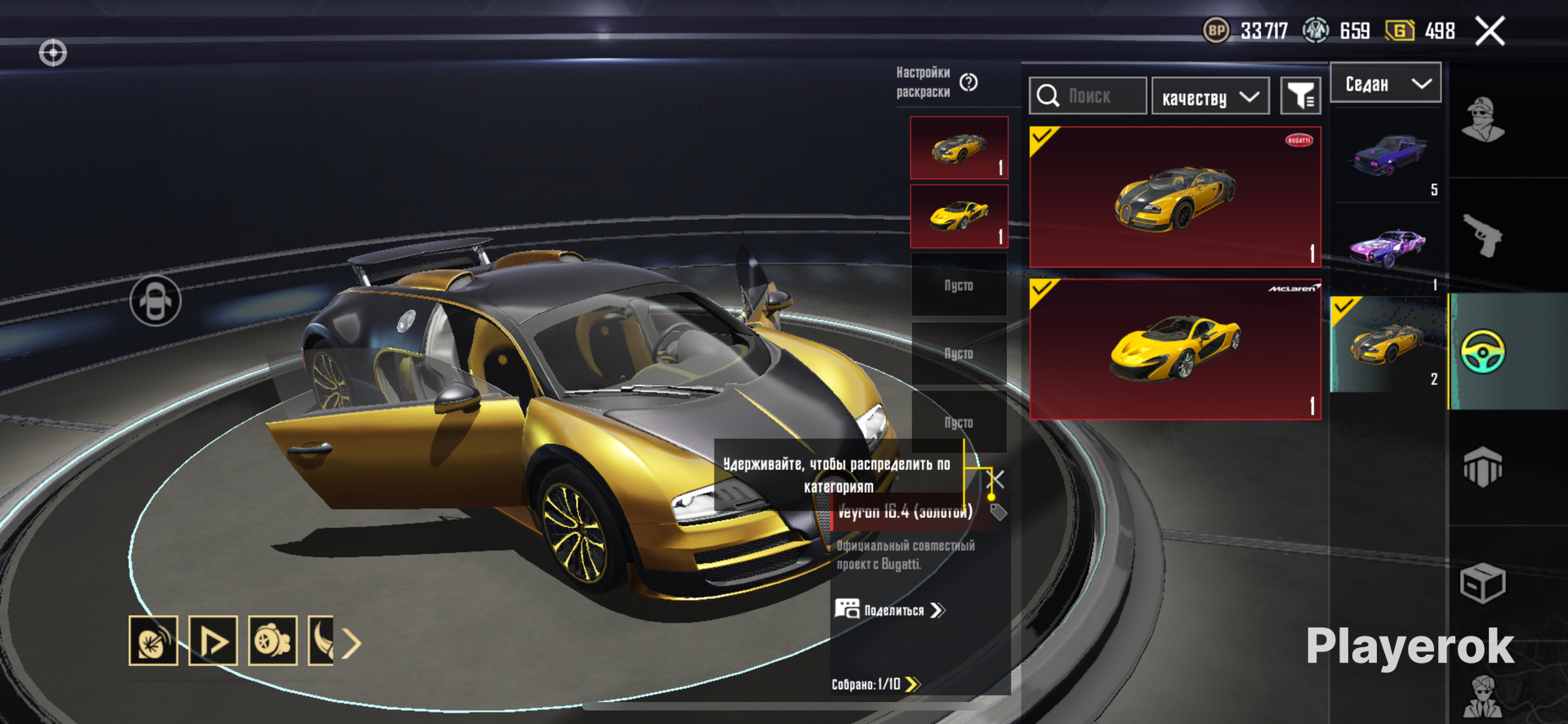Viewport: 1568px width, 724px height.
Task: Open the character outfit tab with cap
Action: tap(1482, 120)
